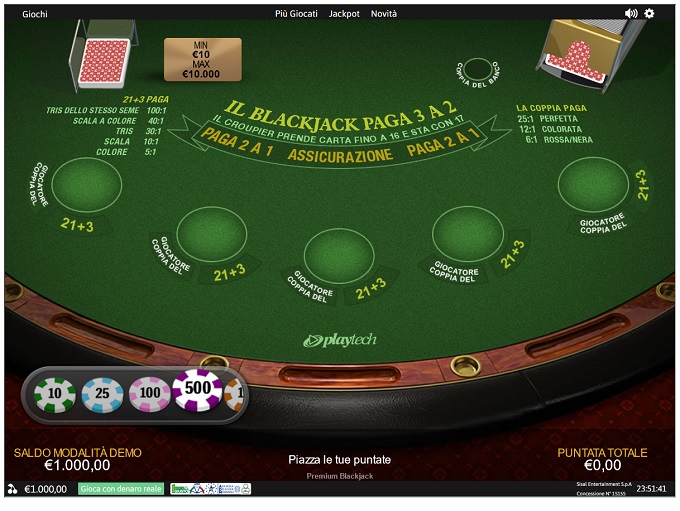Click Gioca con denaro reale button
This screenshot has width=680, height=511.
pyautogui.click(x=121, y=489)
